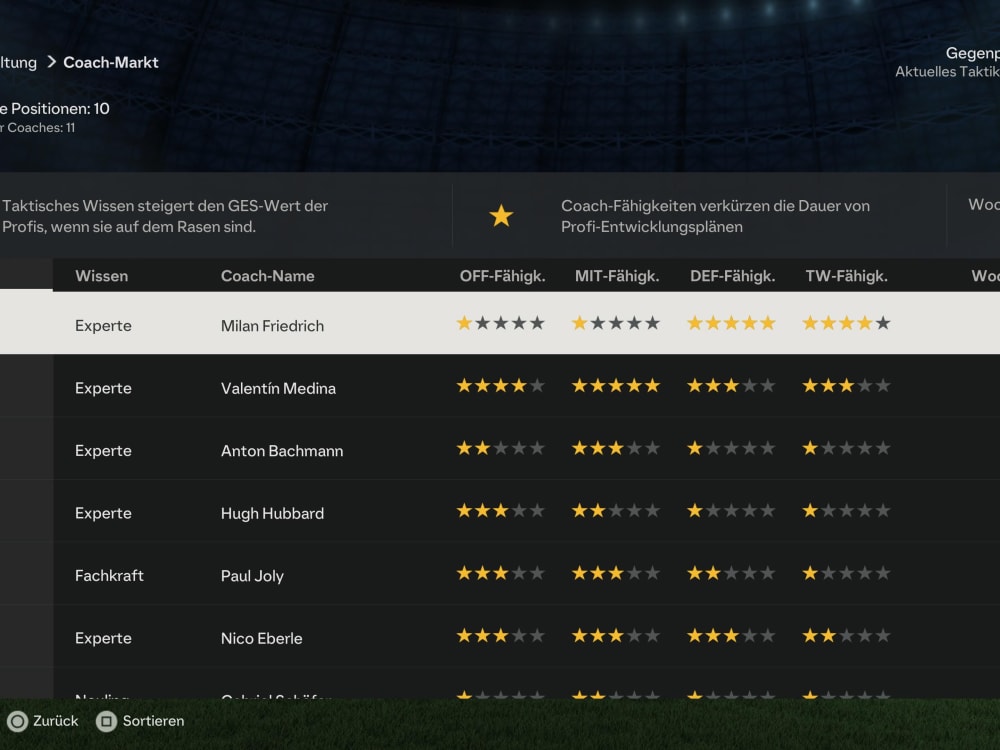Go back with Zurück
This screenshot has height=750, width=1000.
(x=43, y=720)
